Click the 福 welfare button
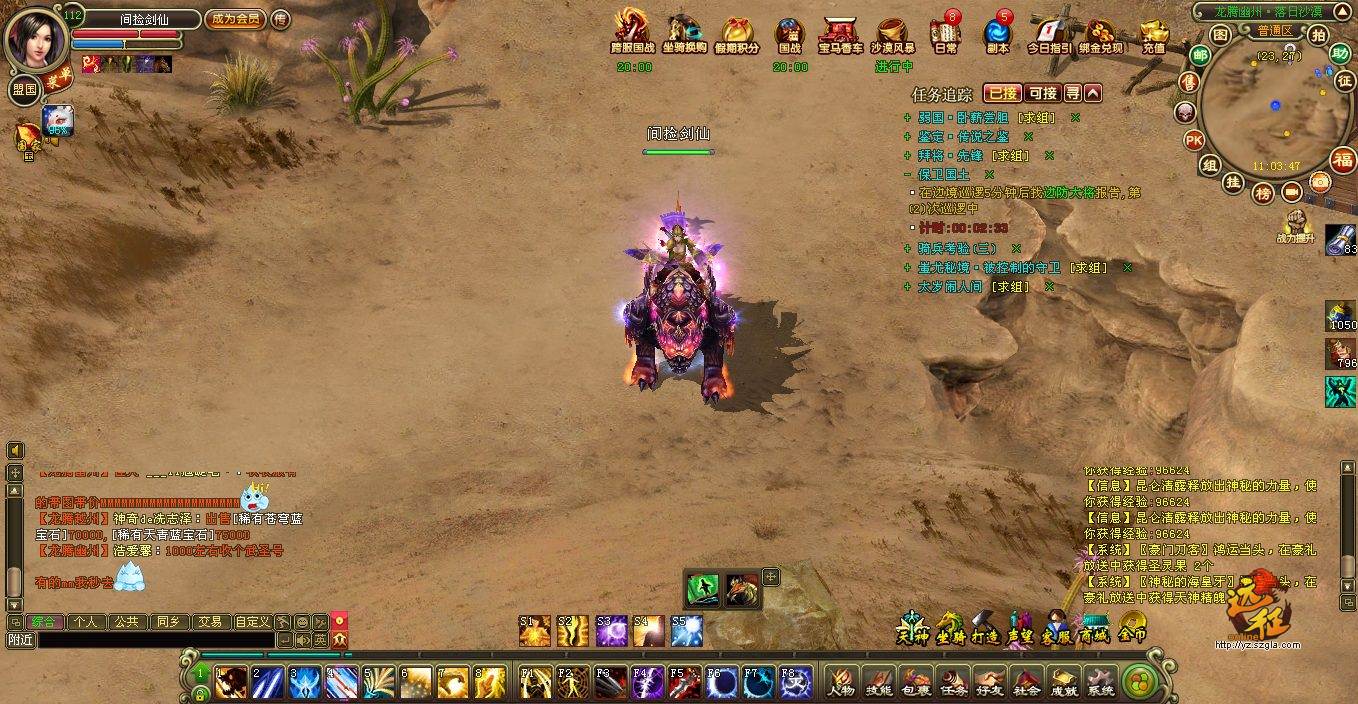 click(x=1342, y=159)
